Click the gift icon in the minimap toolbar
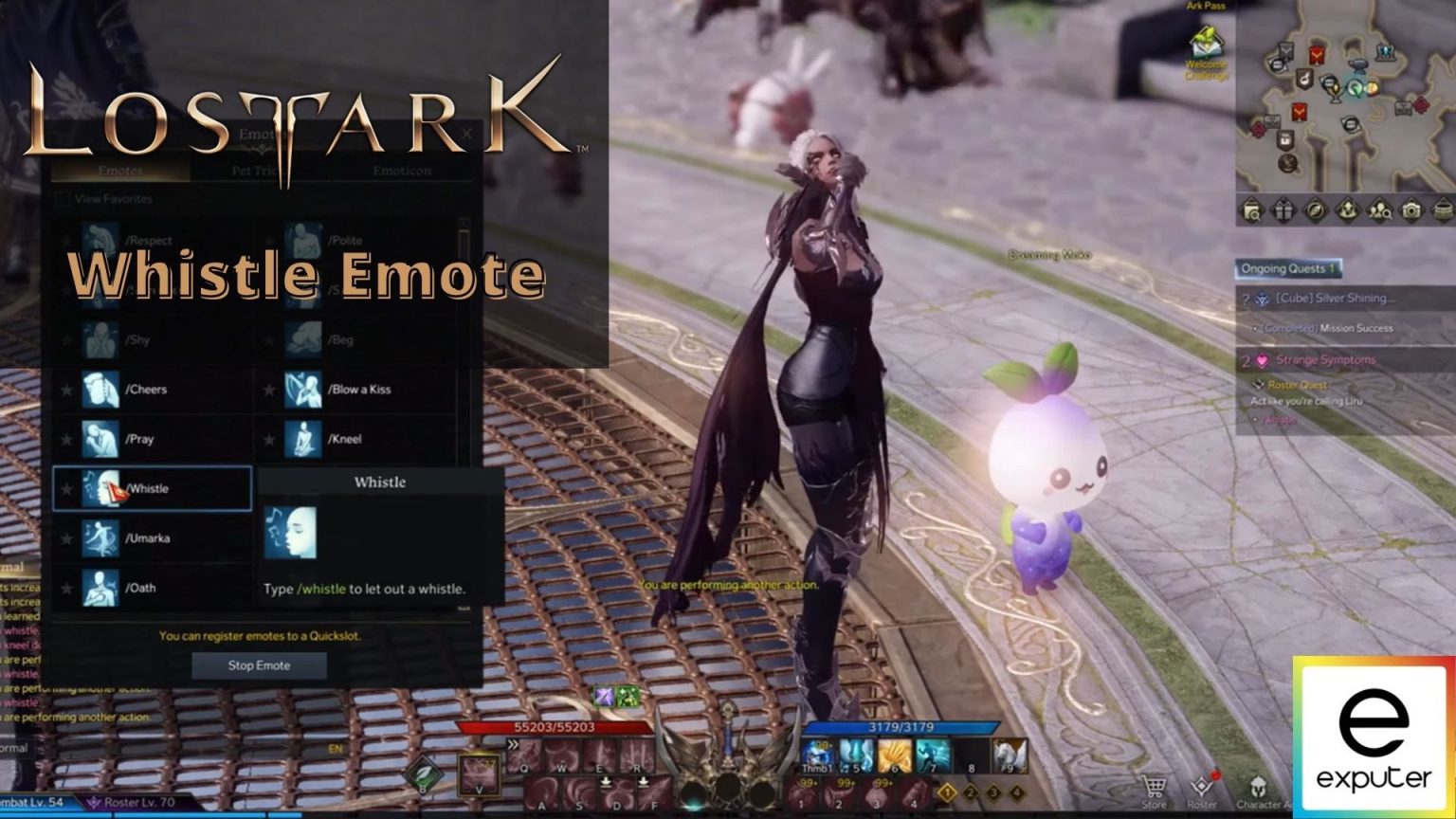1456x819 pixels. pos(1283,210)
